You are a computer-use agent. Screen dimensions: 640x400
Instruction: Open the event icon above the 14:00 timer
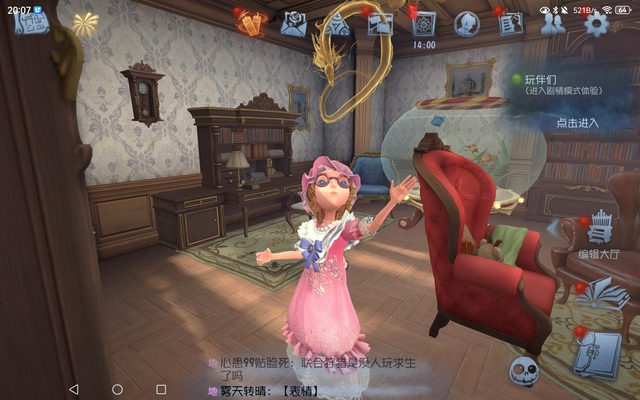tap(424, 23)
